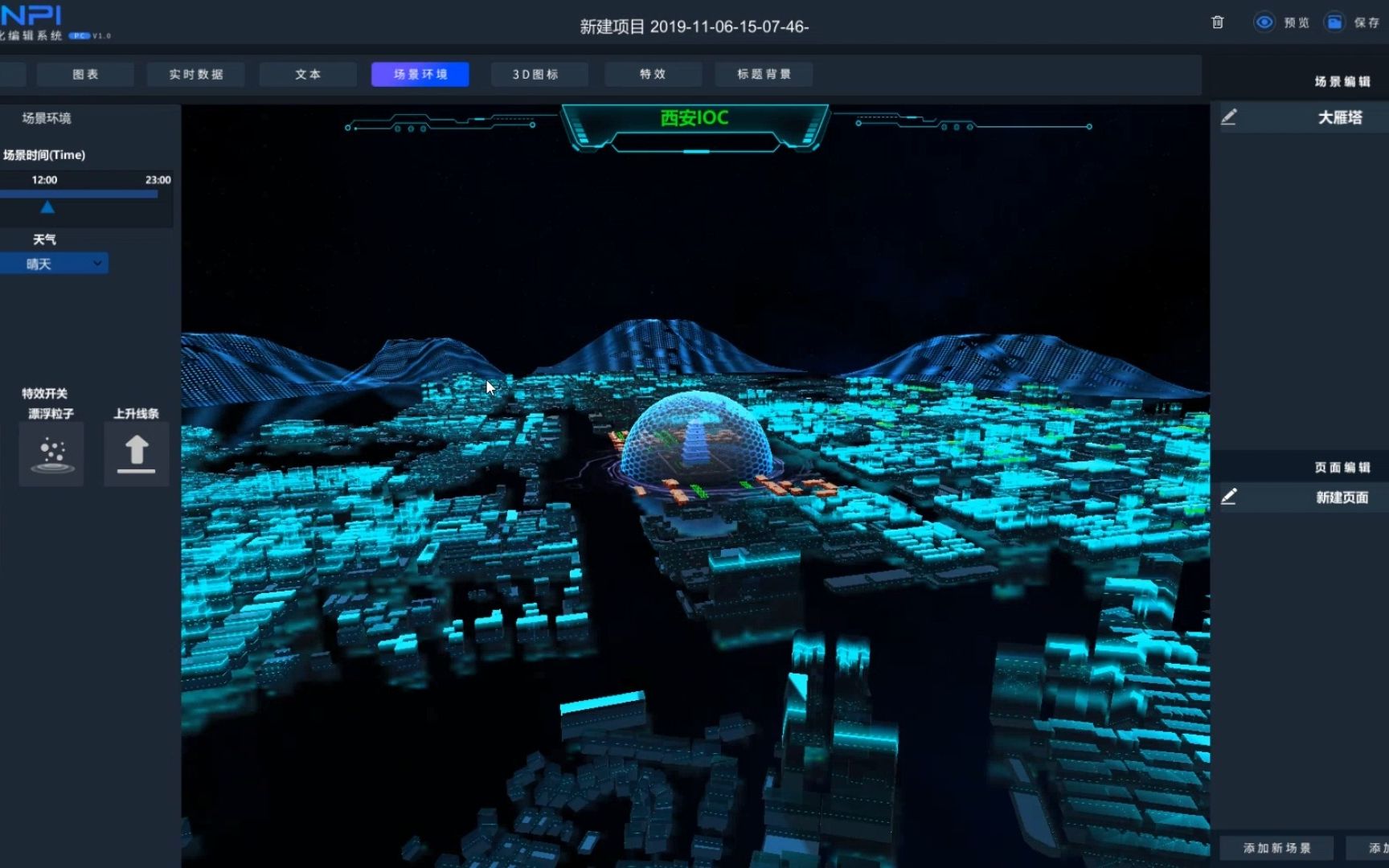
Task: Click the project title 新建项目 2019-11-06
Action: [693, 26]
